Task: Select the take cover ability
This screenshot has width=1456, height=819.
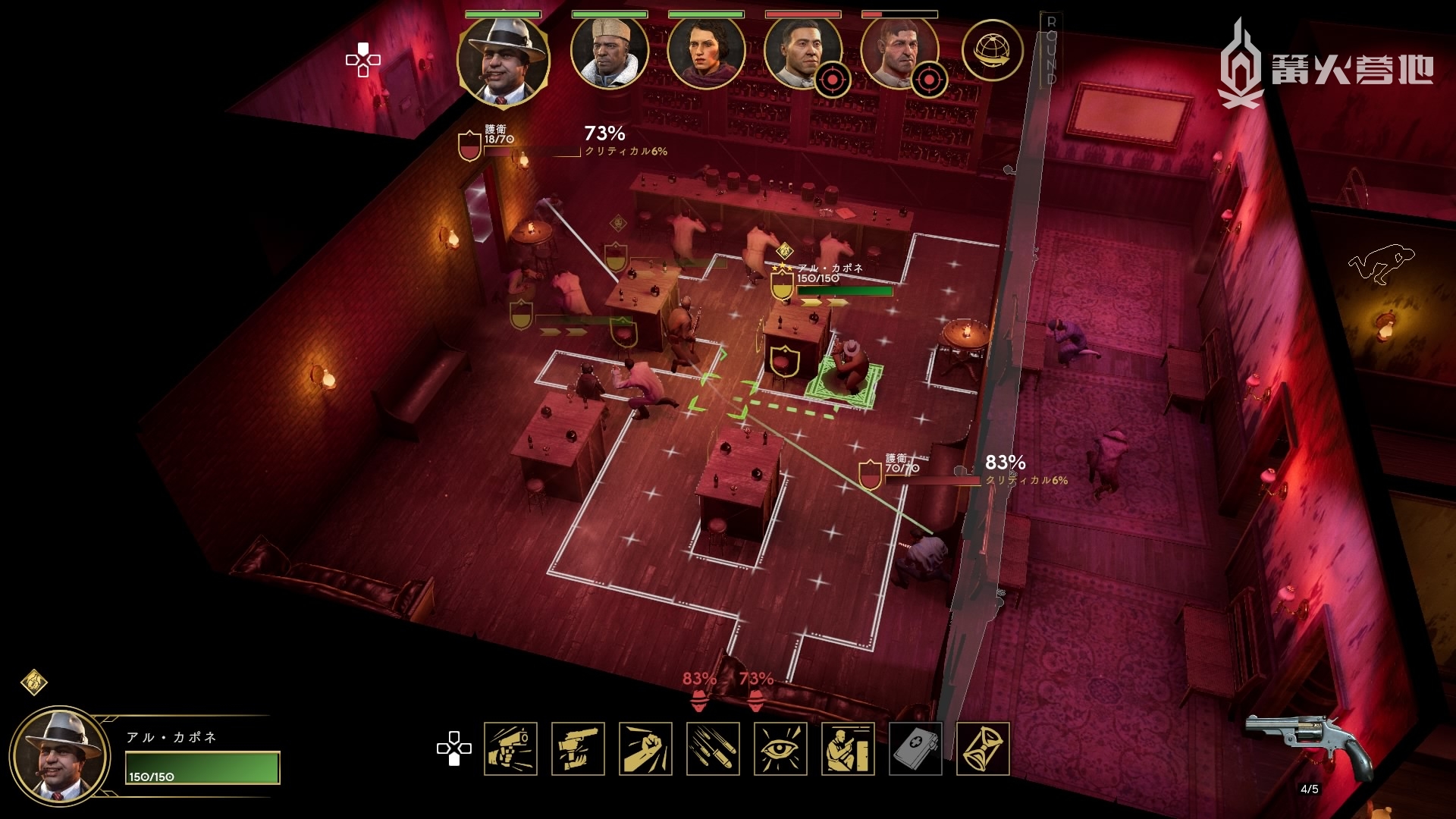Action: 848,749
